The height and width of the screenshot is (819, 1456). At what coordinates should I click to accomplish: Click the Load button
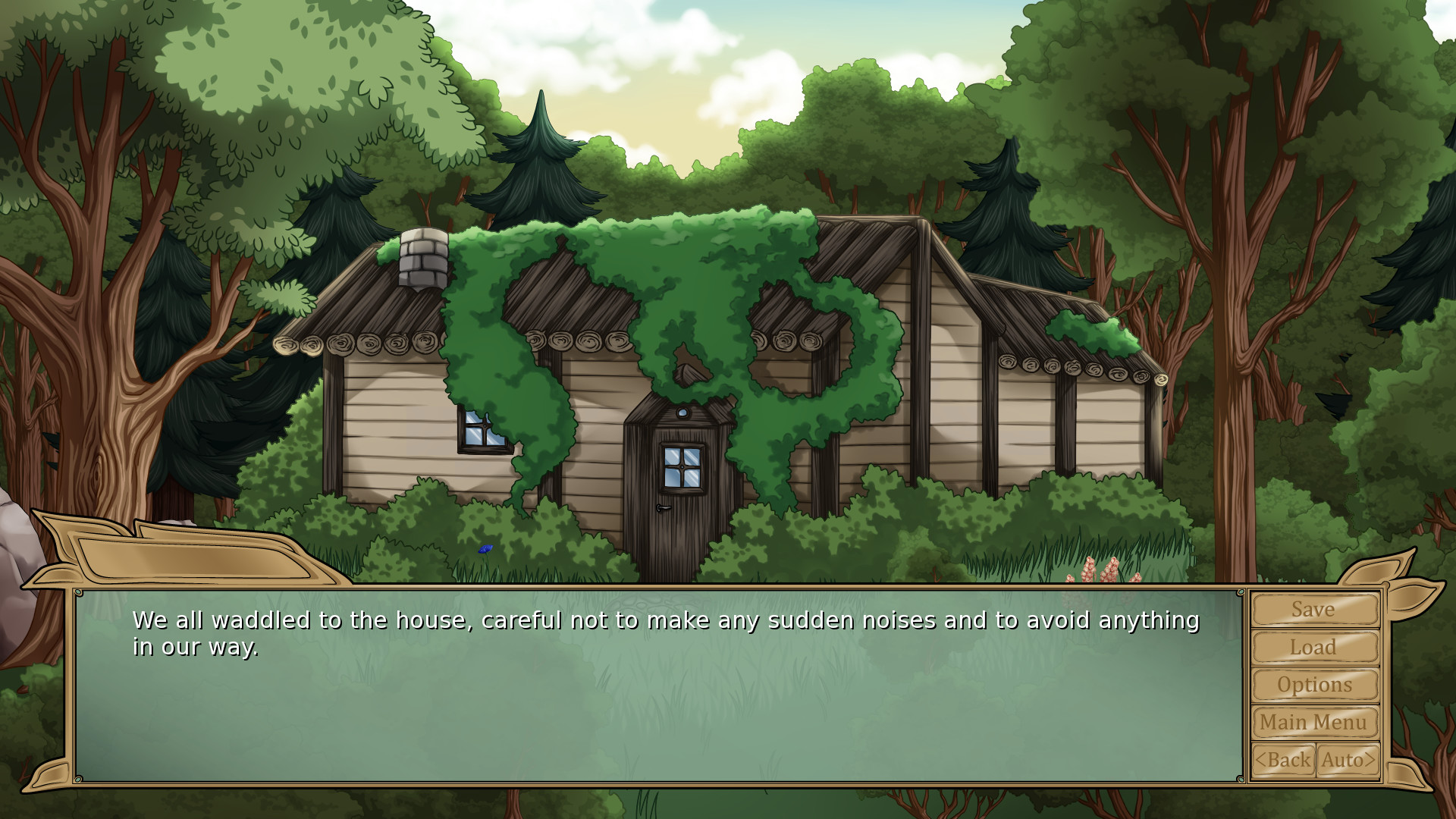point(1314,648)
